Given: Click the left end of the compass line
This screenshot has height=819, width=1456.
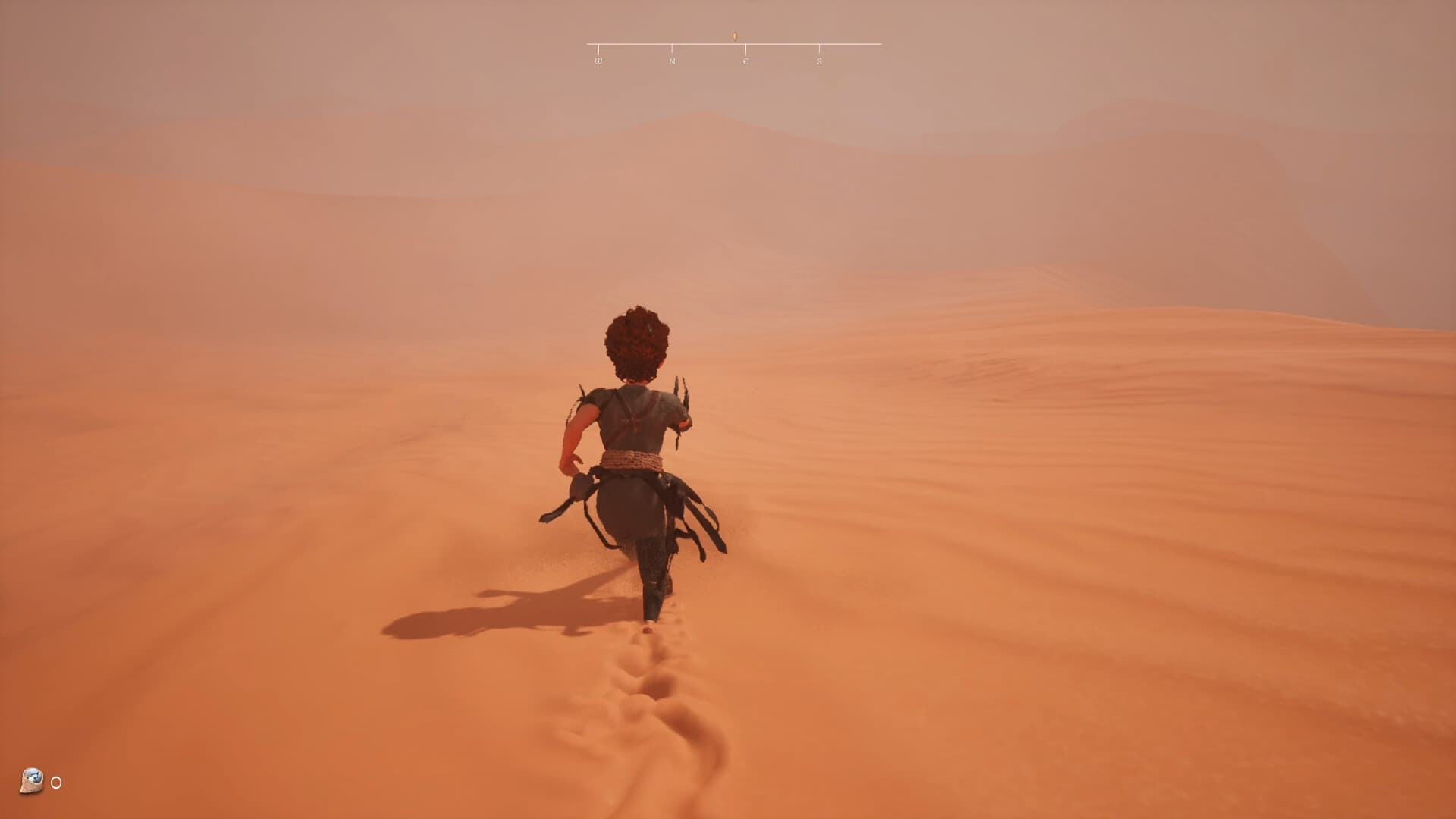Looking at the screenshot, I should tap(585, 44).
